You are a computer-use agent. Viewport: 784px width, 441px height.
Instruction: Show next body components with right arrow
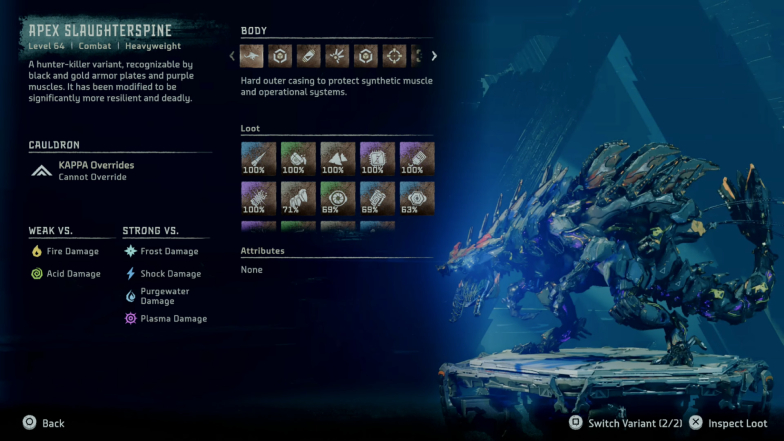434,56
